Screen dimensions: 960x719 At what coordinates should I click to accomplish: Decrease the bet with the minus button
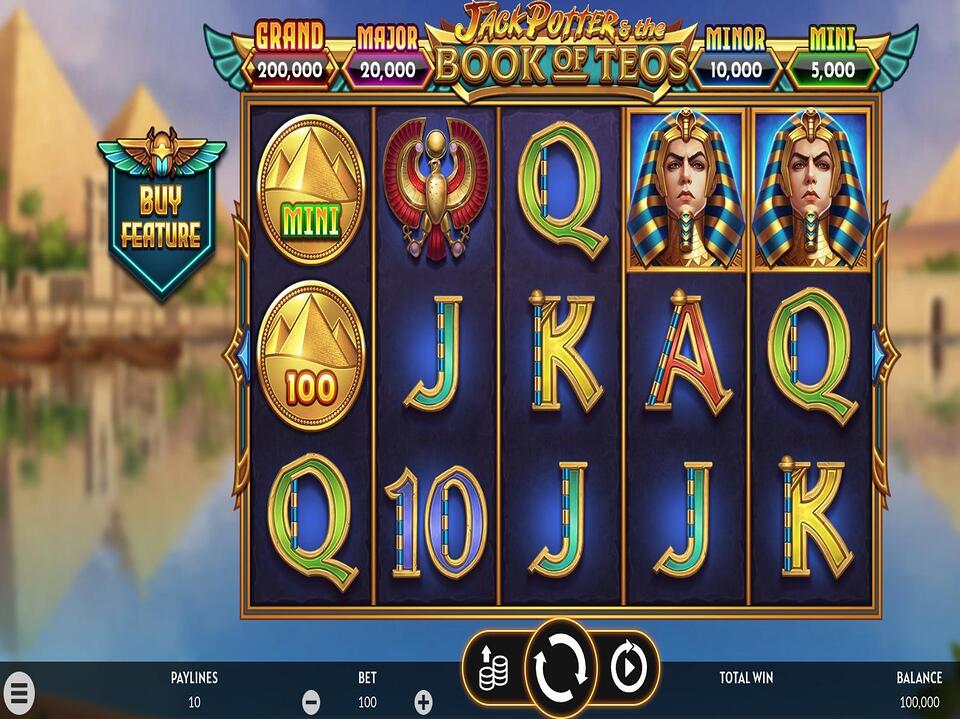coord(311,702)
